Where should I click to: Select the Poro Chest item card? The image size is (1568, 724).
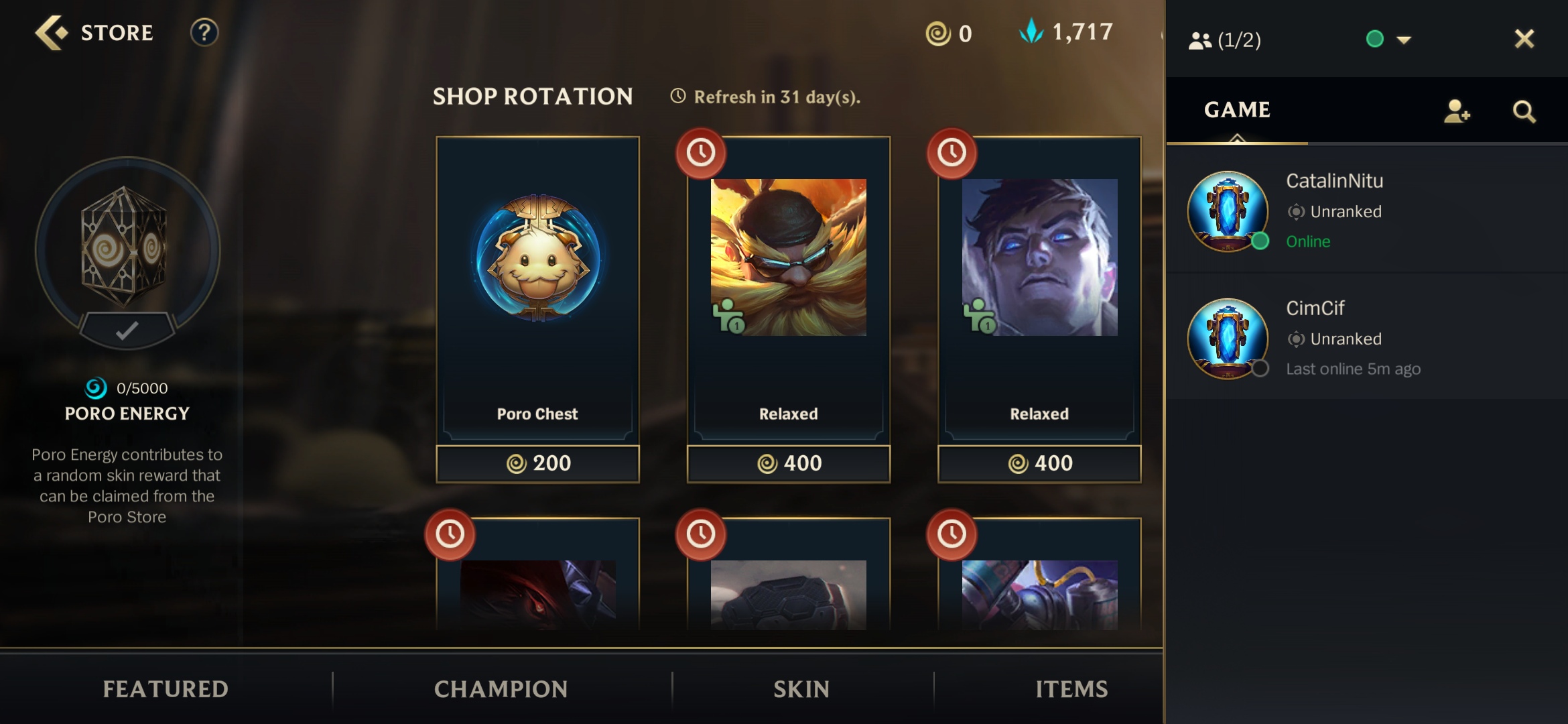pos(537,288)
